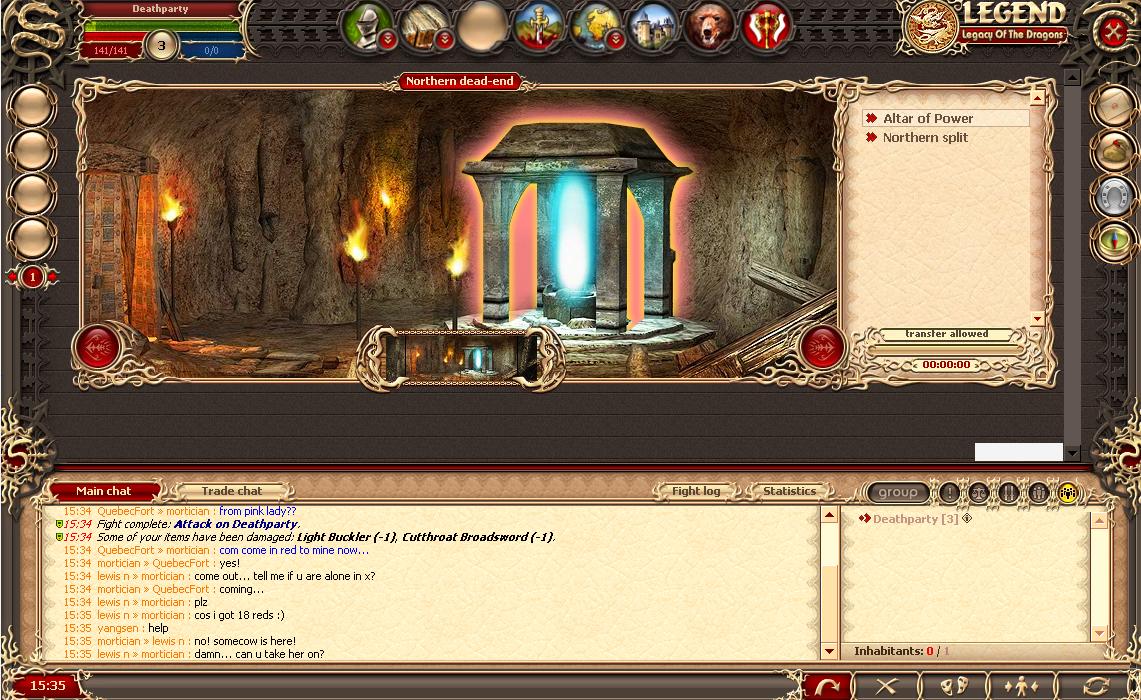Click the compass icon
This screenshot has width=1141, height=700.
[1112, 242]
